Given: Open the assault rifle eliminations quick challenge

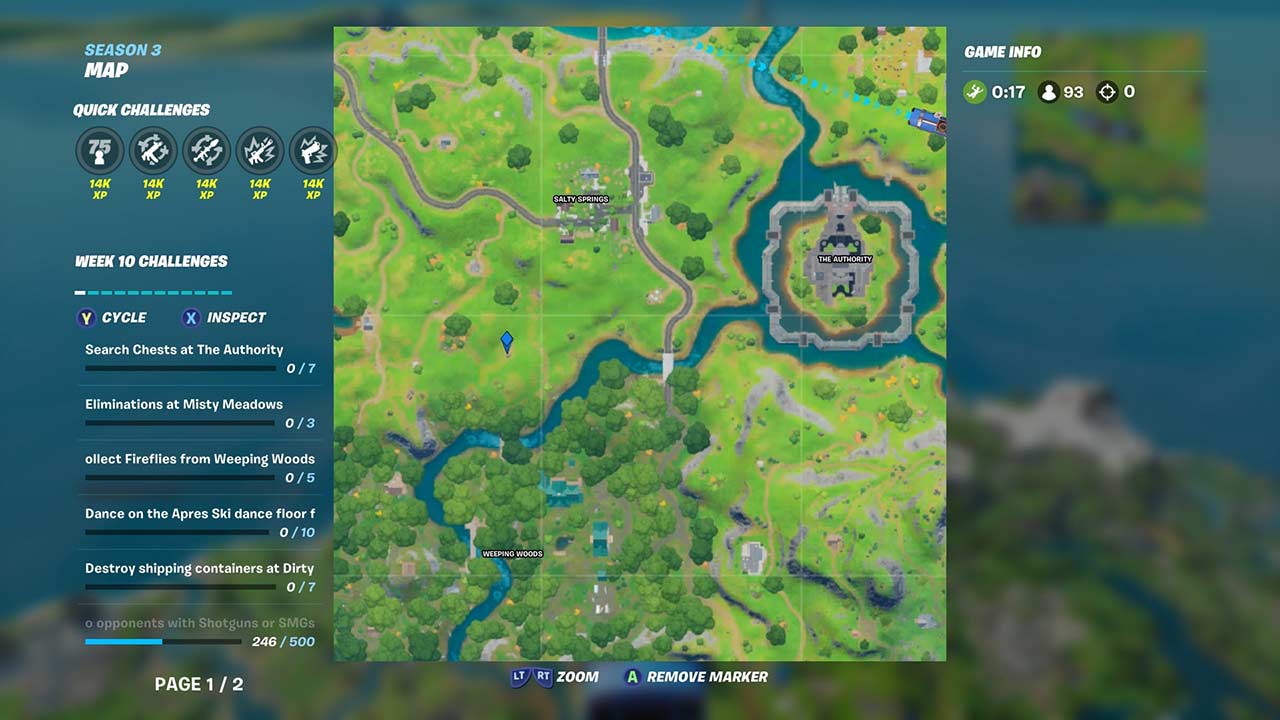Looking at the screenshot, I should (152, 150).
